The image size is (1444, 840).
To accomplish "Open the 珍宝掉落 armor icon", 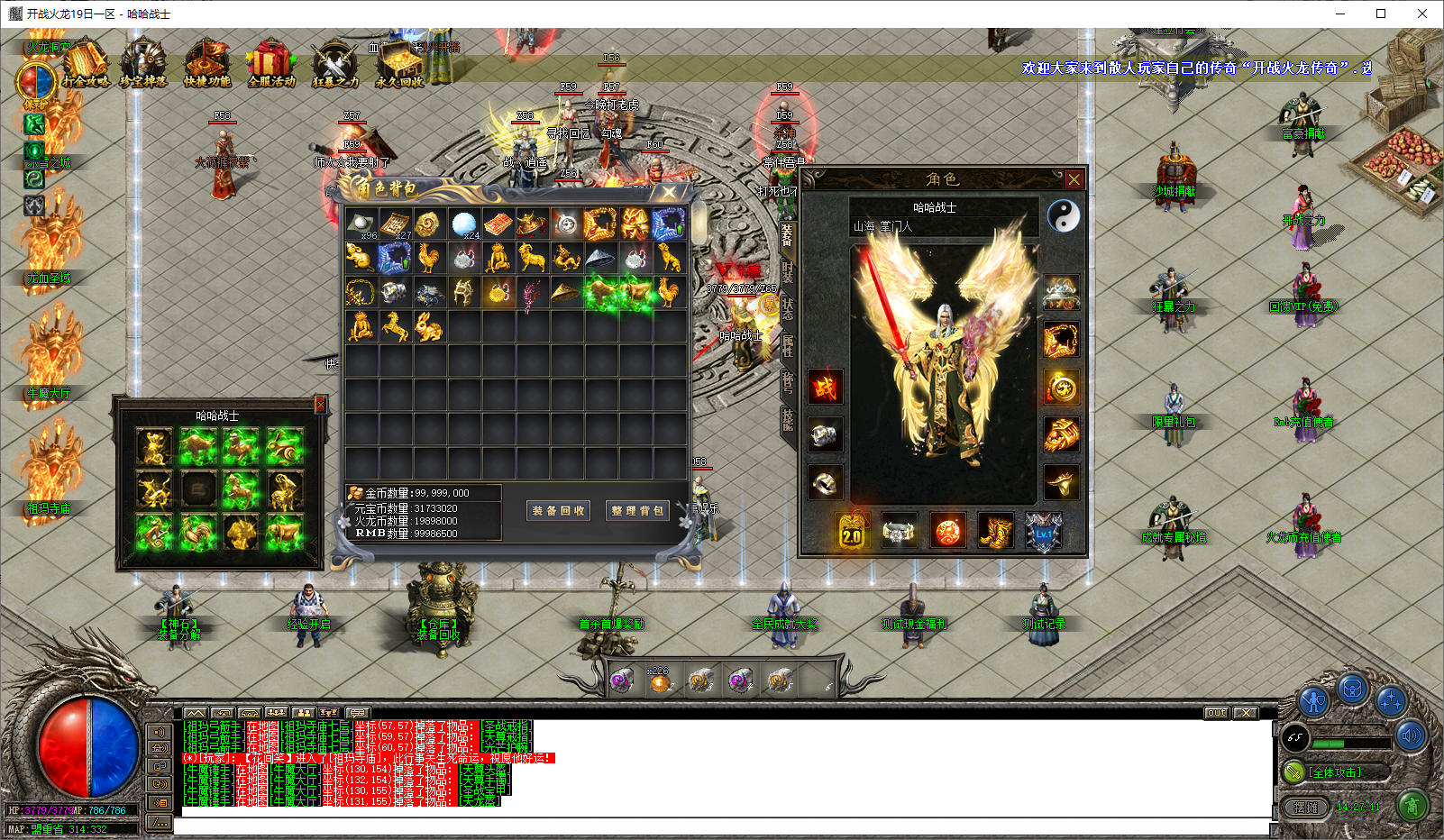I will 144,64.
